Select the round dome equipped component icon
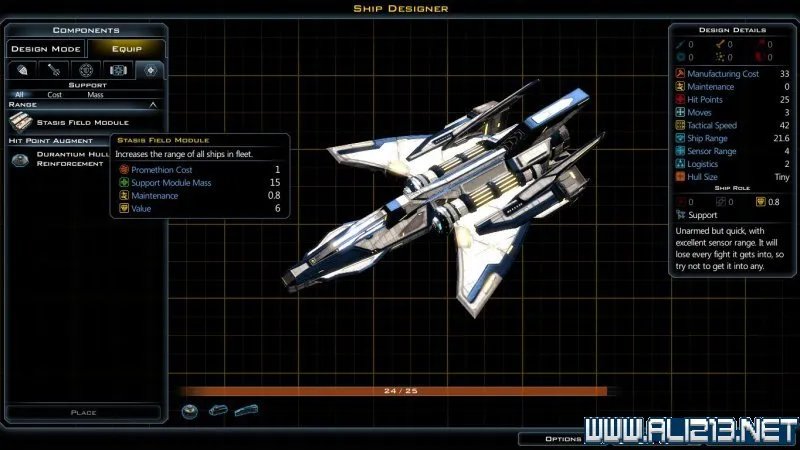Image resolution: width=800 pixels, height=450 pixels. (x=190, y=411)
